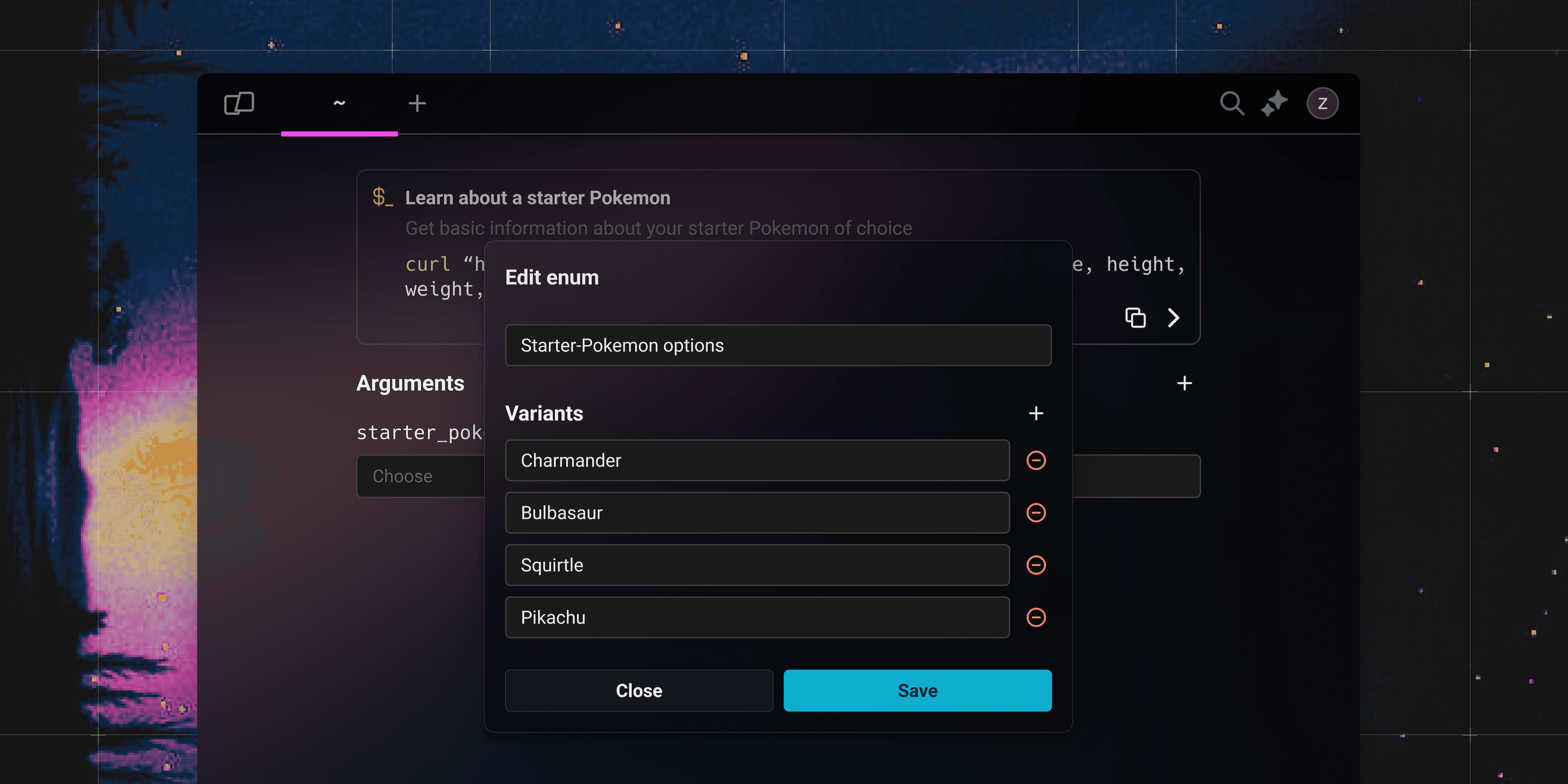Add a new variant with the plus icon
This screenshot has height=784, width=1568.
point(1035,413)
